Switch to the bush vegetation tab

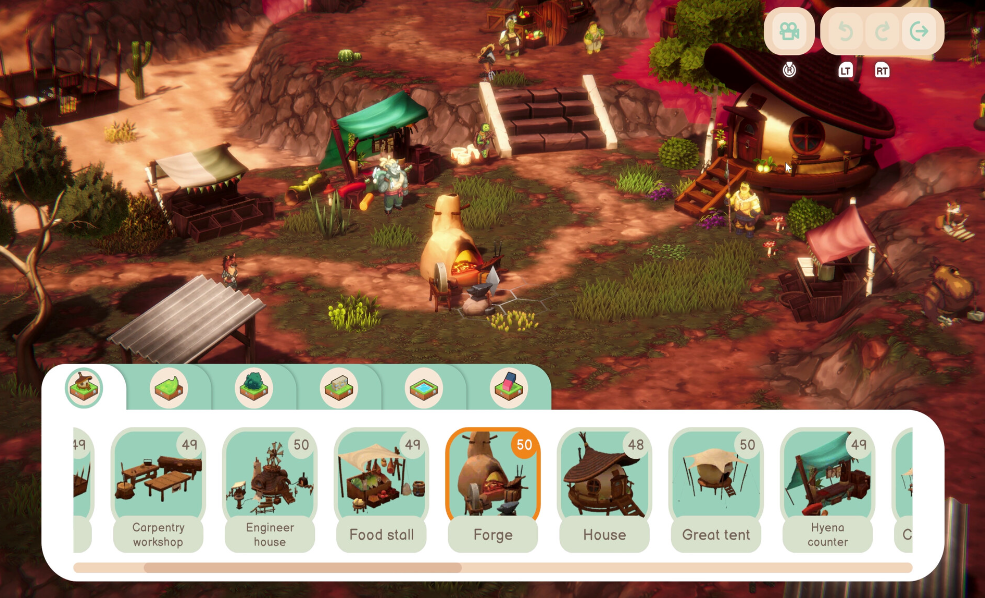coord(254,388)
